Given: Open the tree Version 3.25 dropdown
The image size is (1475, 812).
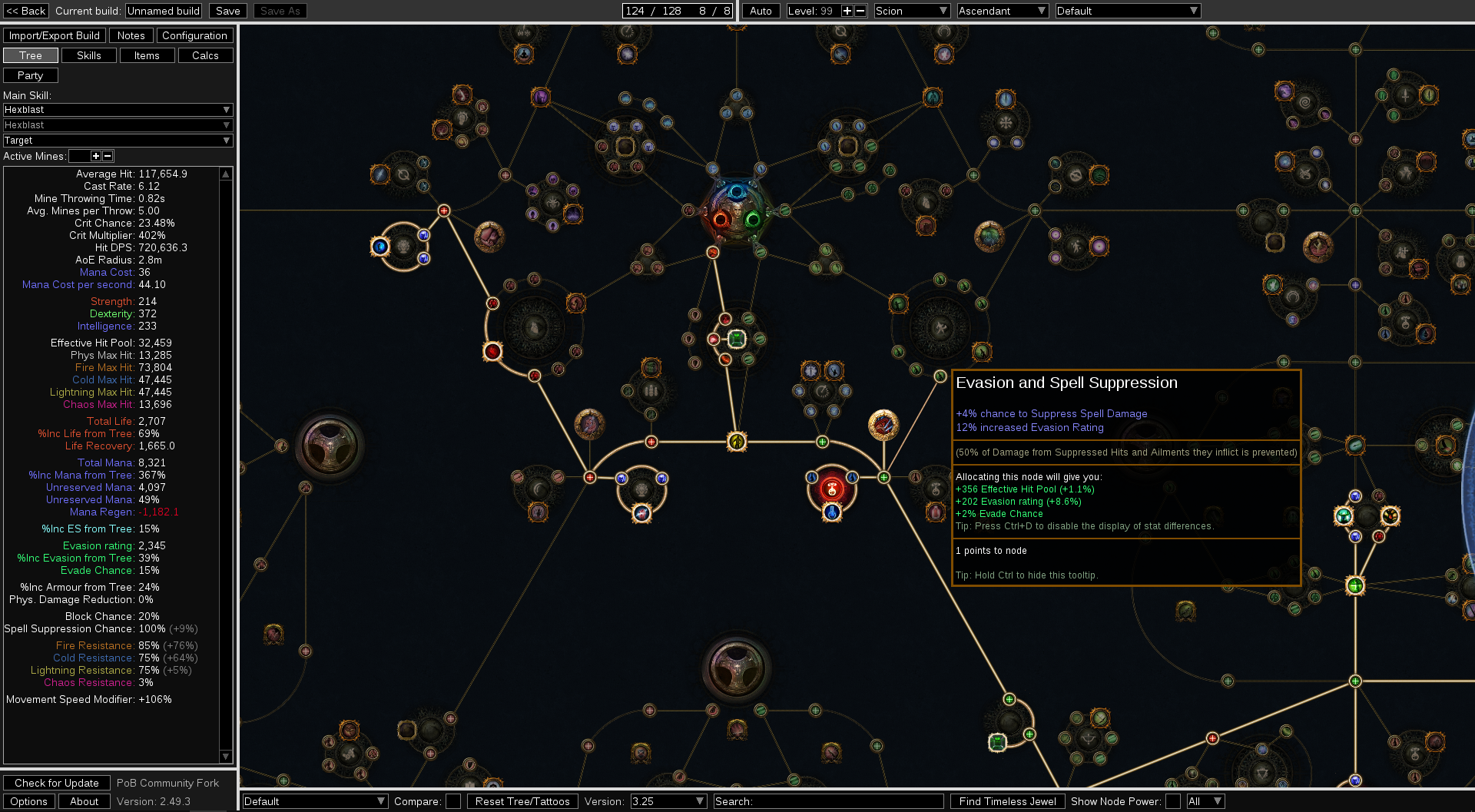Looking at the screenshot, I should 668,801.
